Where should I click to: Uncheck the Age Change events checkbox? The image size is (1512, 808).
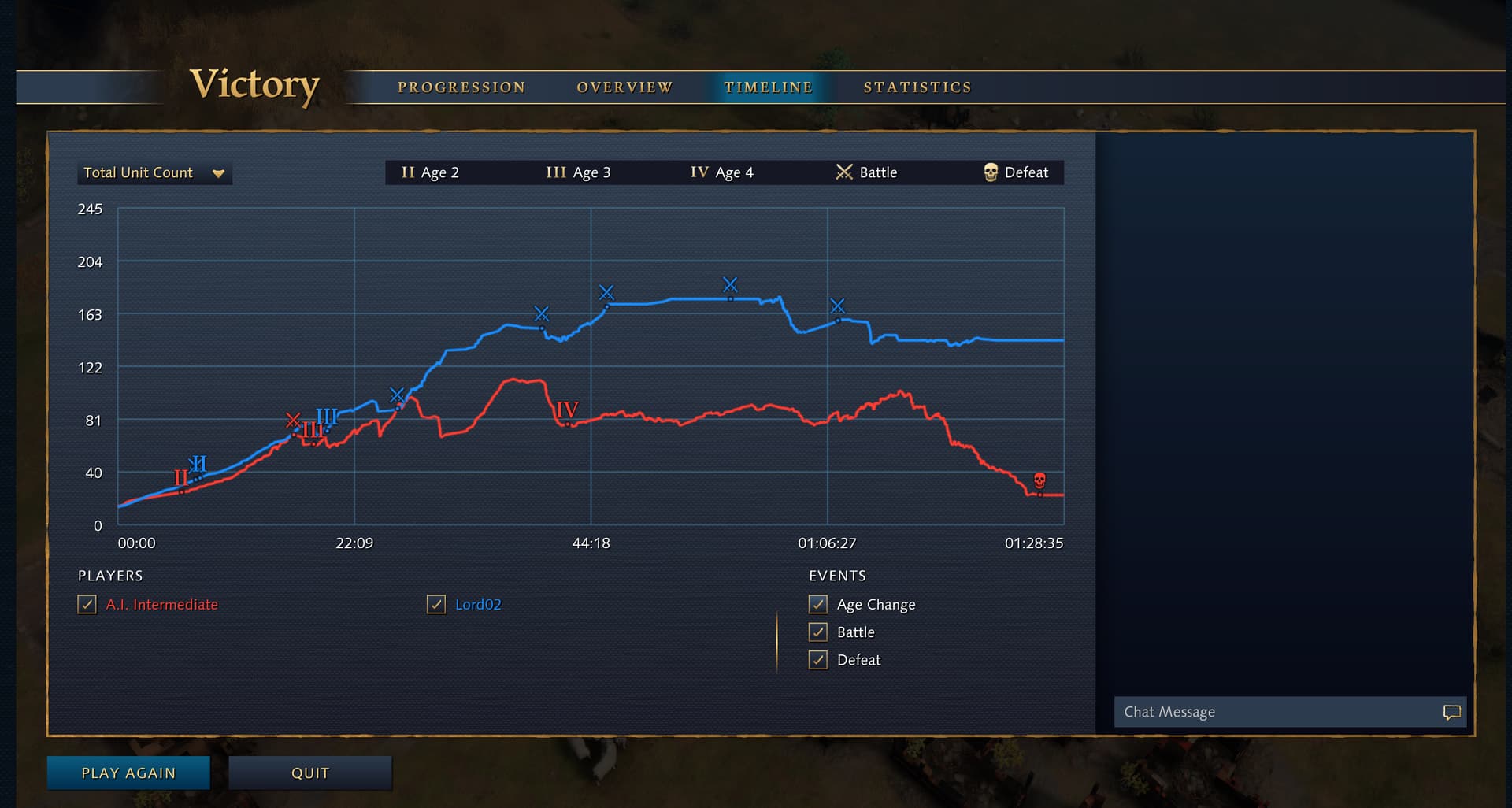(x=818, y=605)
